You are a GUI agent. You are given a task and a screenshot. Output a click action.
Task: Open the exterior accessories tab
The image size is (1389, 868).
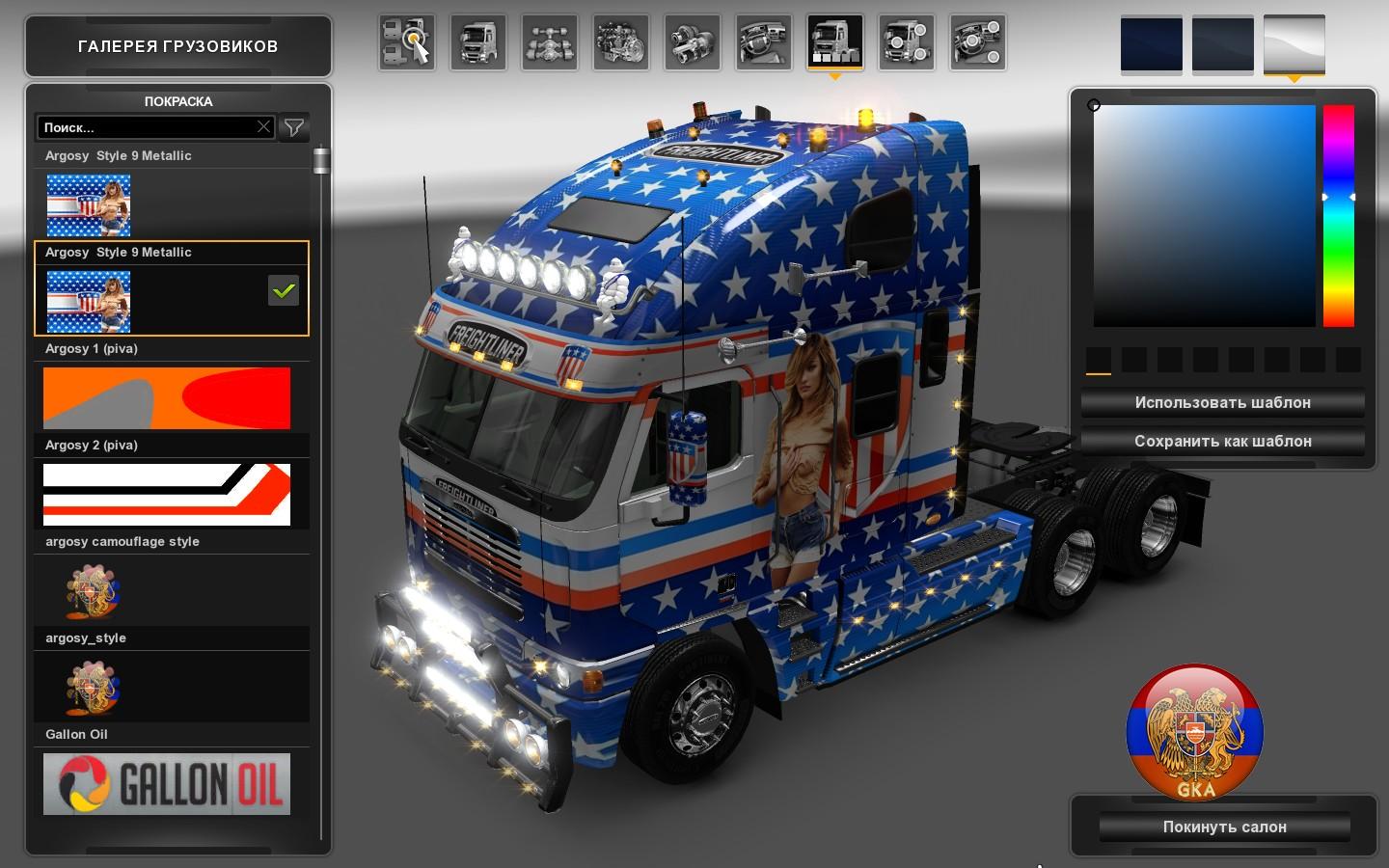point(906,42)
